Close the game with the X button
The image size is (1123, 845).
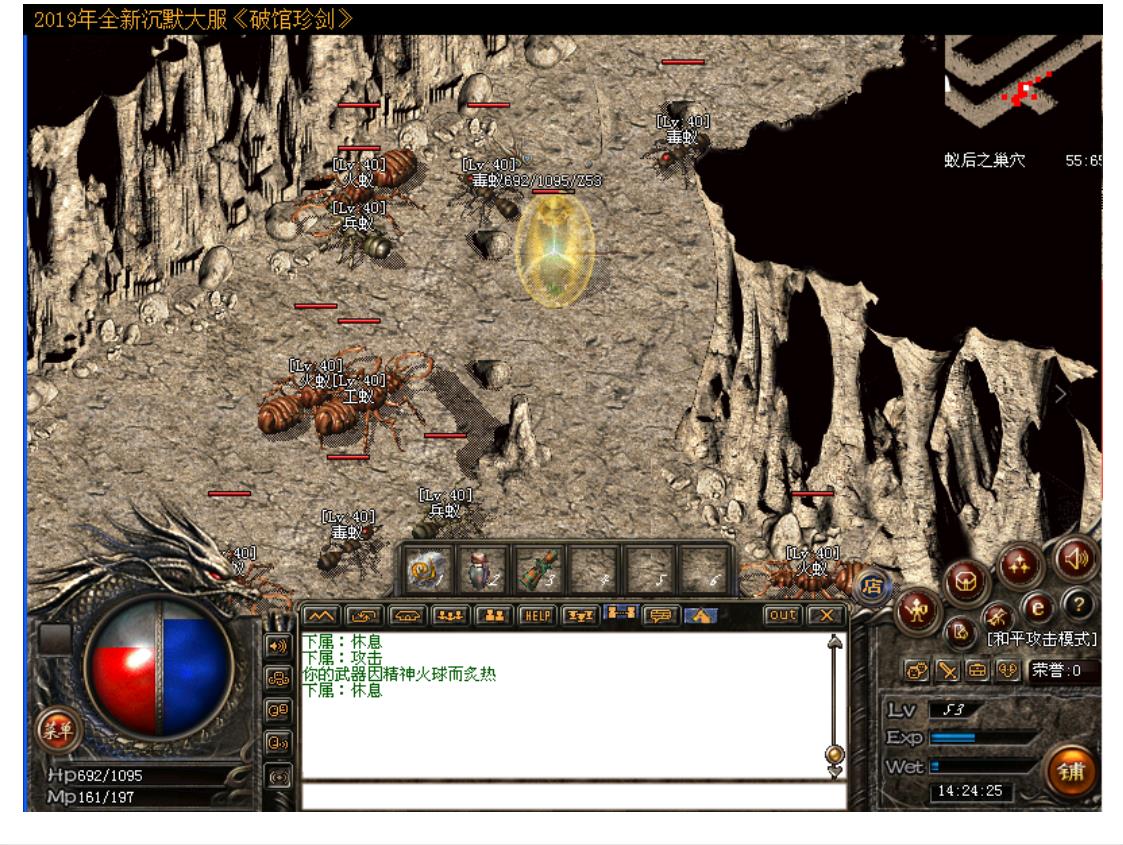coord(826,615)
